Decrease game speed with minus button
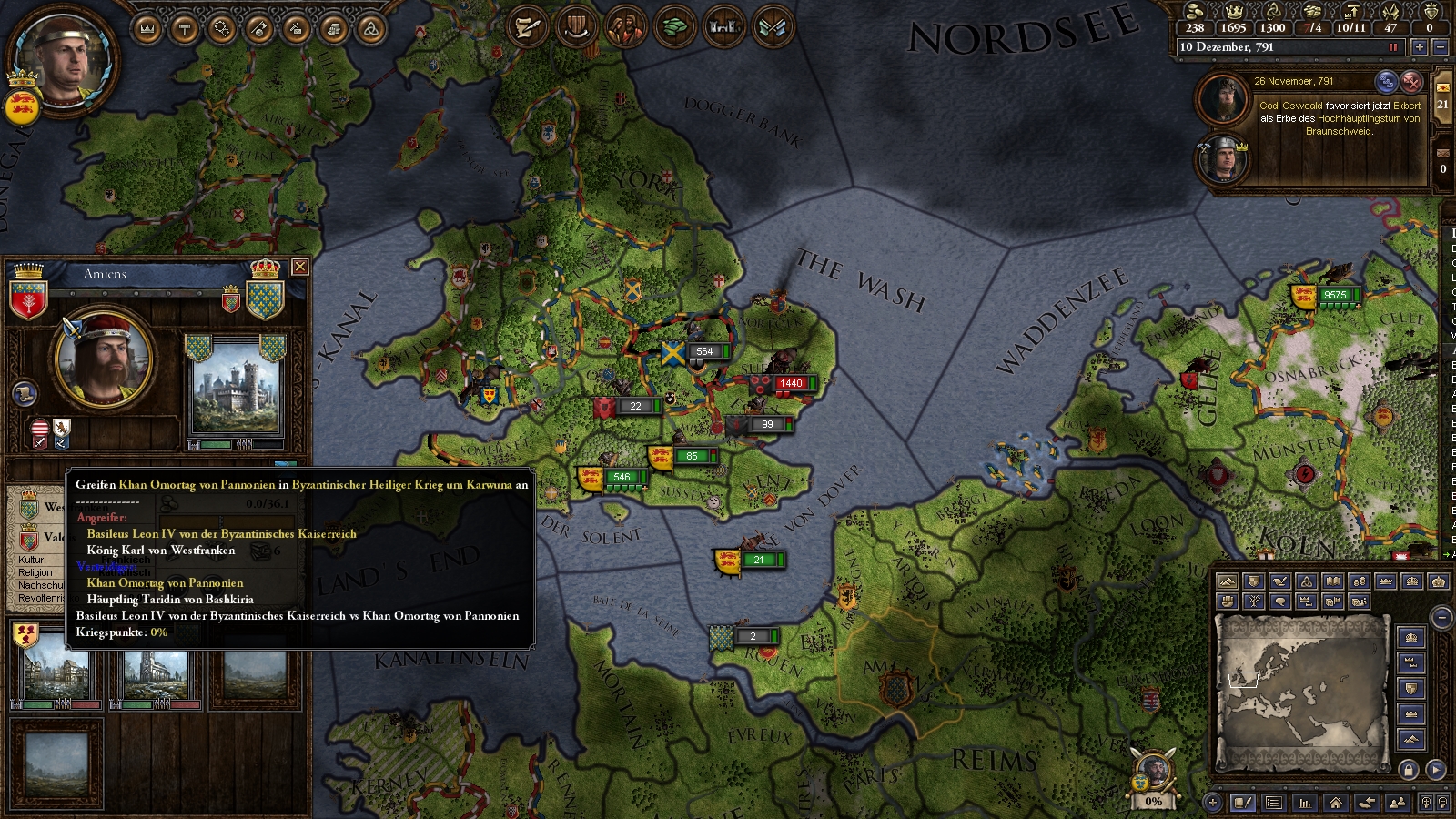Screen dimensions: 1456x819 [1441, 47]
